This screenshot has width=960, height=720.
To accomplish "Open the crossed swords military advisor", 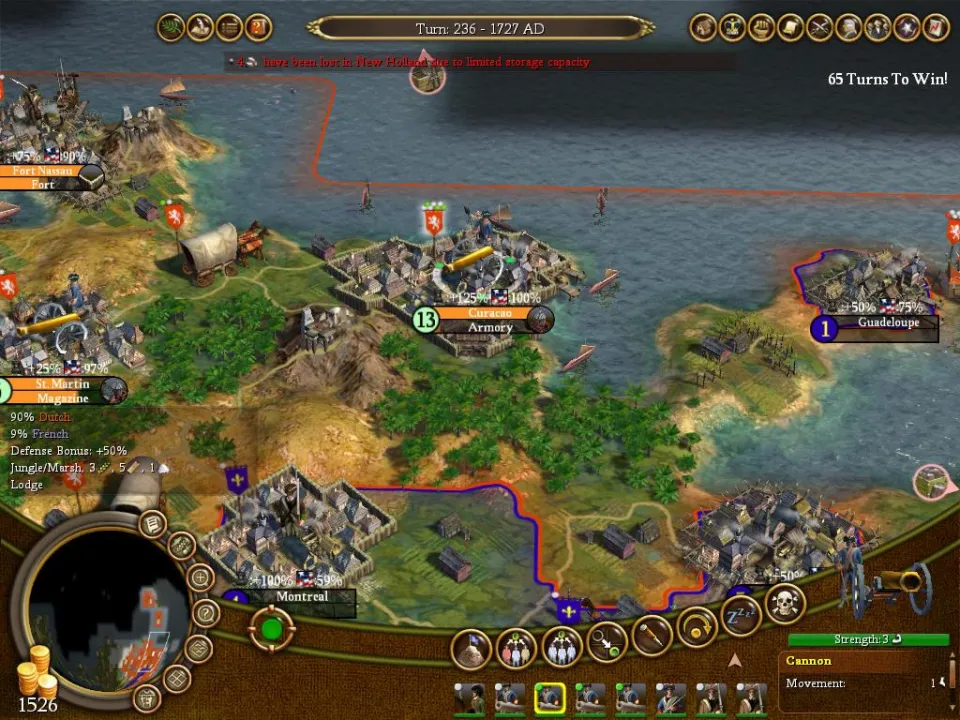I will pyautogui.click(x=820, y=27).
